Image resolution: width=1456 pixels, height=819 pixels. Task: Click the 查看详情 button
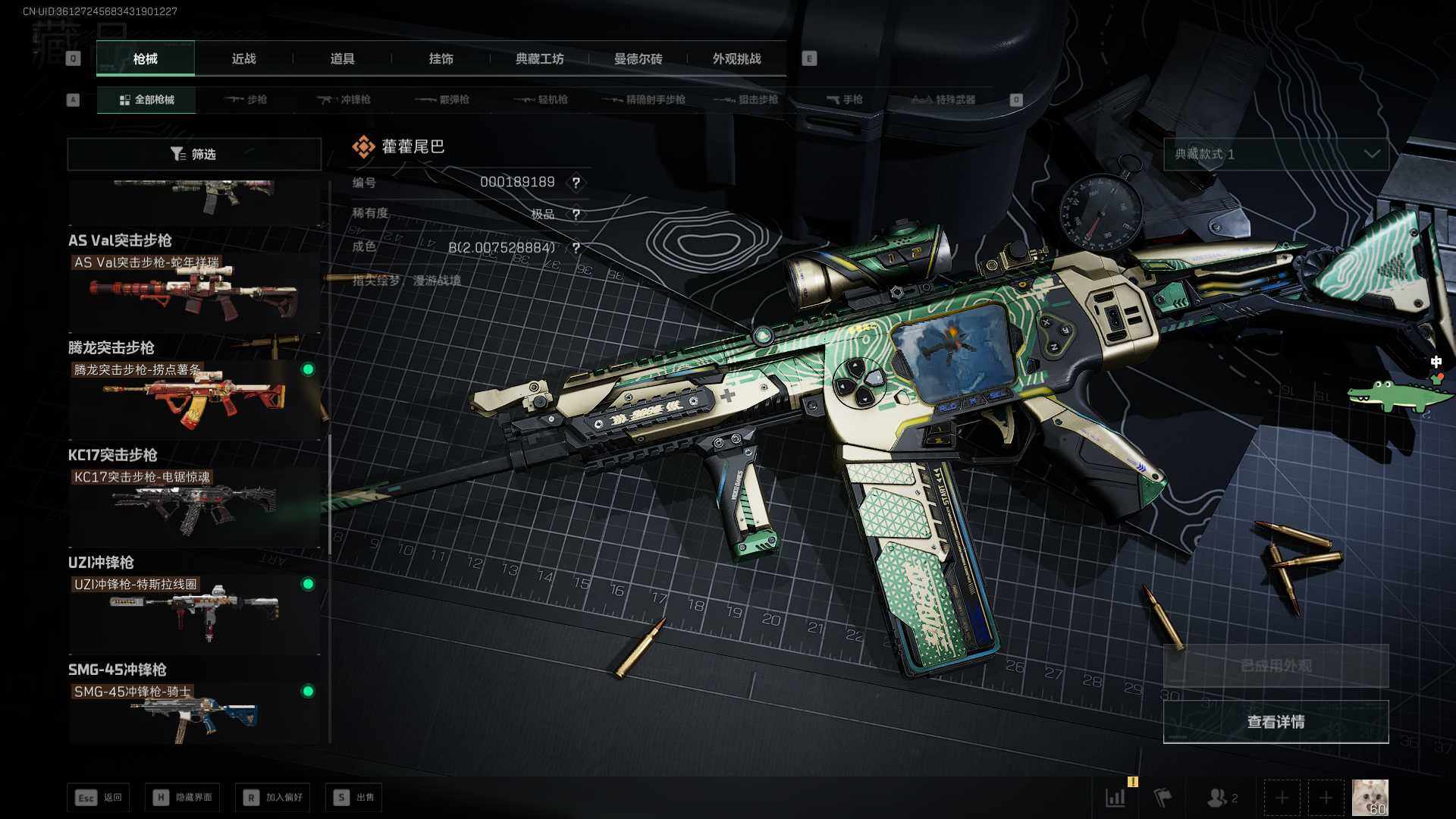(x=1276, y=722)
